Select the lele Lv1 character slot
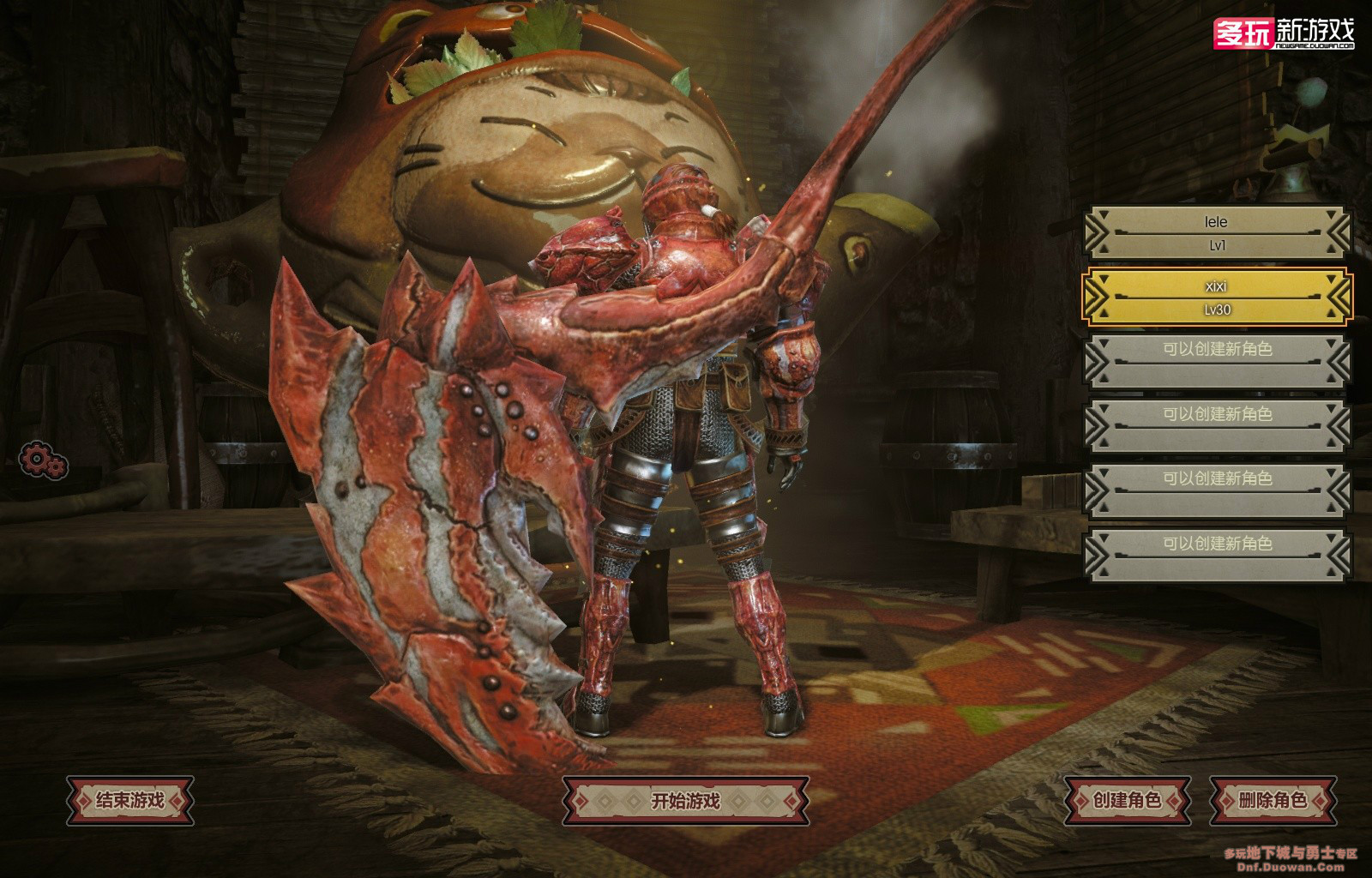The image size is (1372, 878). point(1216,232)
